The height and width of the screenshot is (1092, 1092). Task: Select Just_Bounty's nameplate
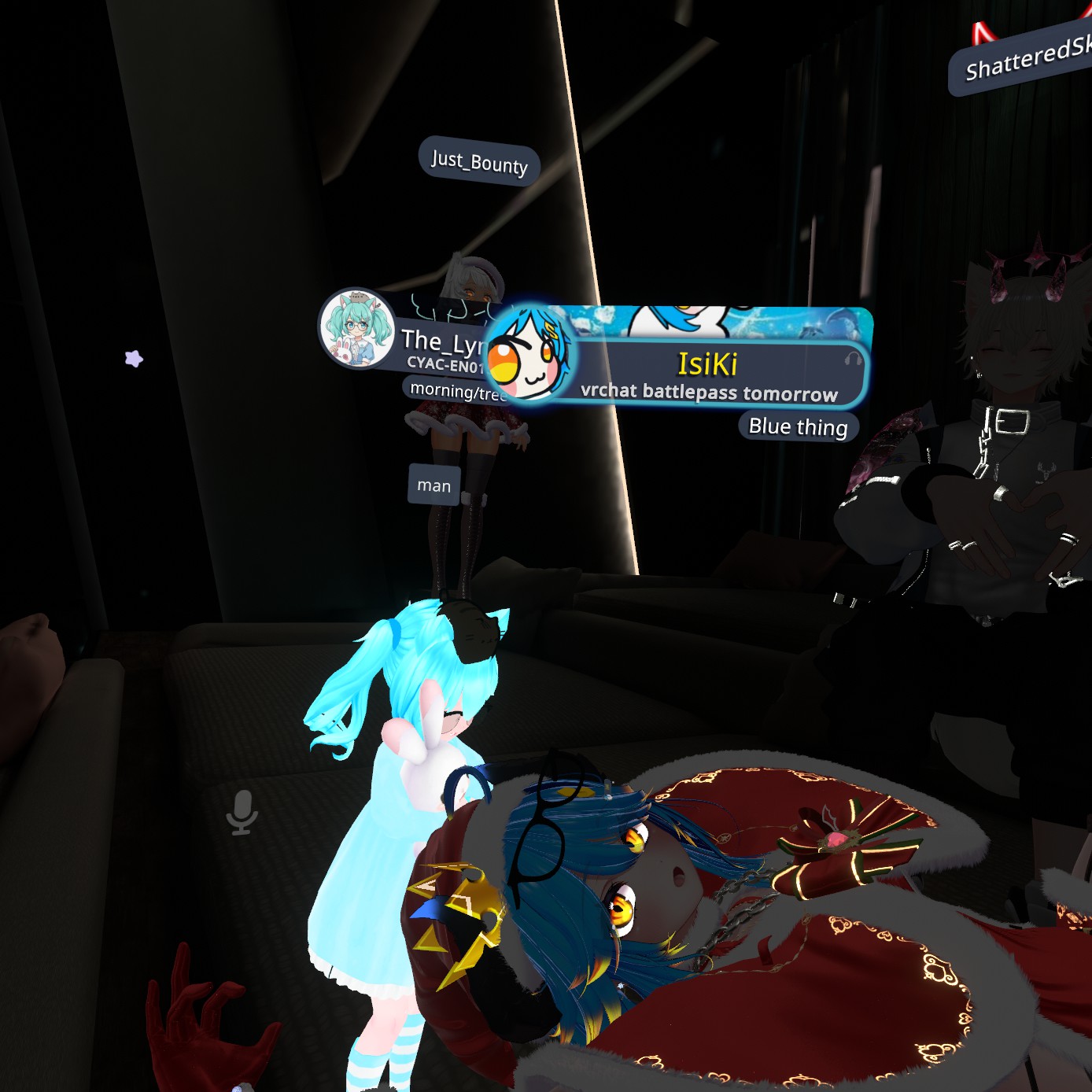click(x=479, y=162)
